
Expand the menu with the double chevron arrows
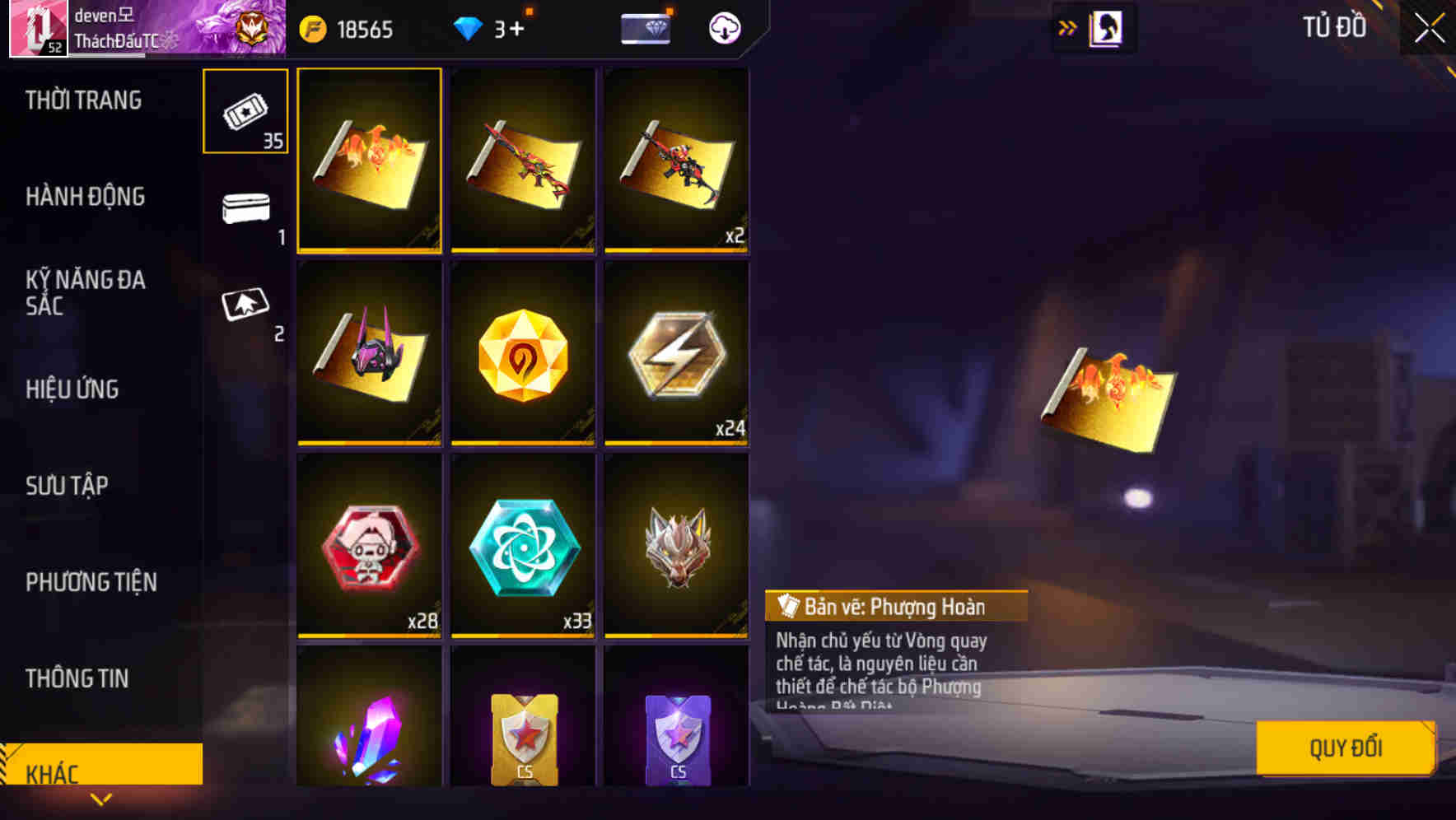coord(1067,27)
